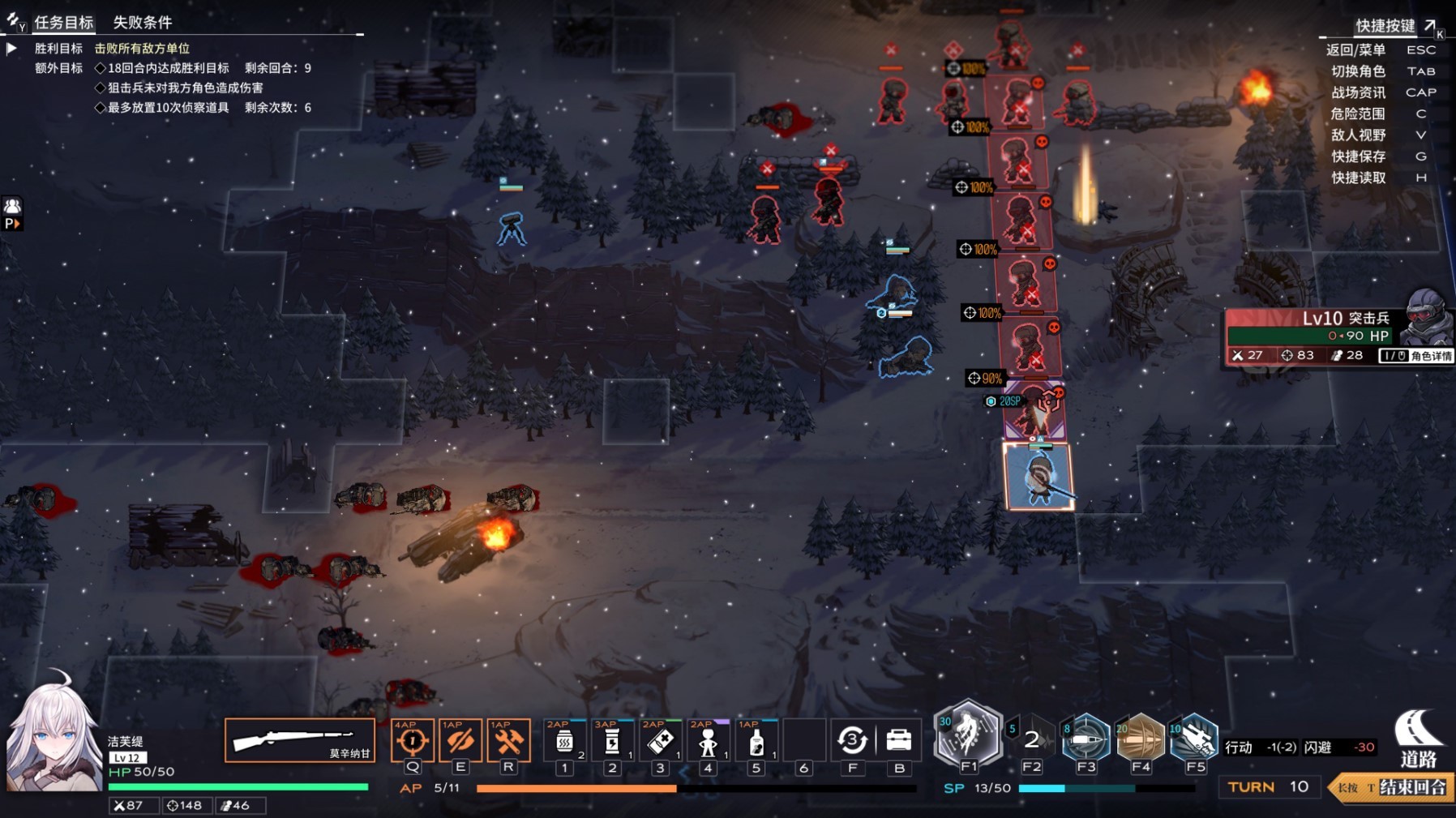Switch to the 任务目标 objectives tab
The width and height of the screenshot is (1456, 818).
63,23
